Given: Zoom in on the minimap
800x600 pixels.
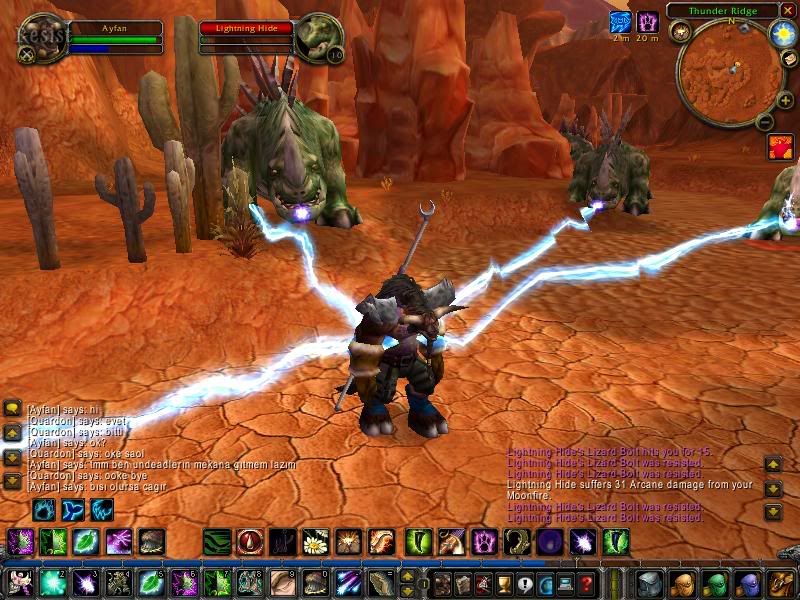Looking at the screenshot, I should [x=785, y=100].
